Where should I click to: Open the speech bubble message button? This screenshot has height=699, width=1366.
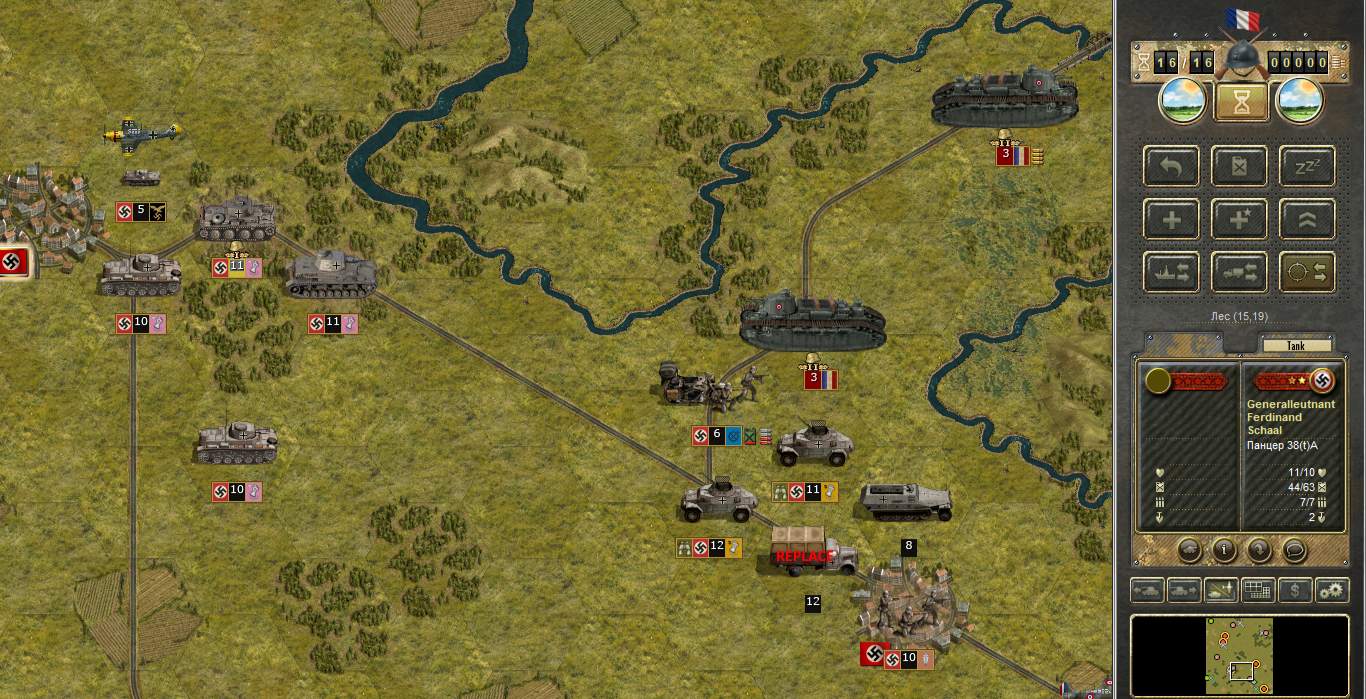pyautogui.click(x=1294, y=548)
